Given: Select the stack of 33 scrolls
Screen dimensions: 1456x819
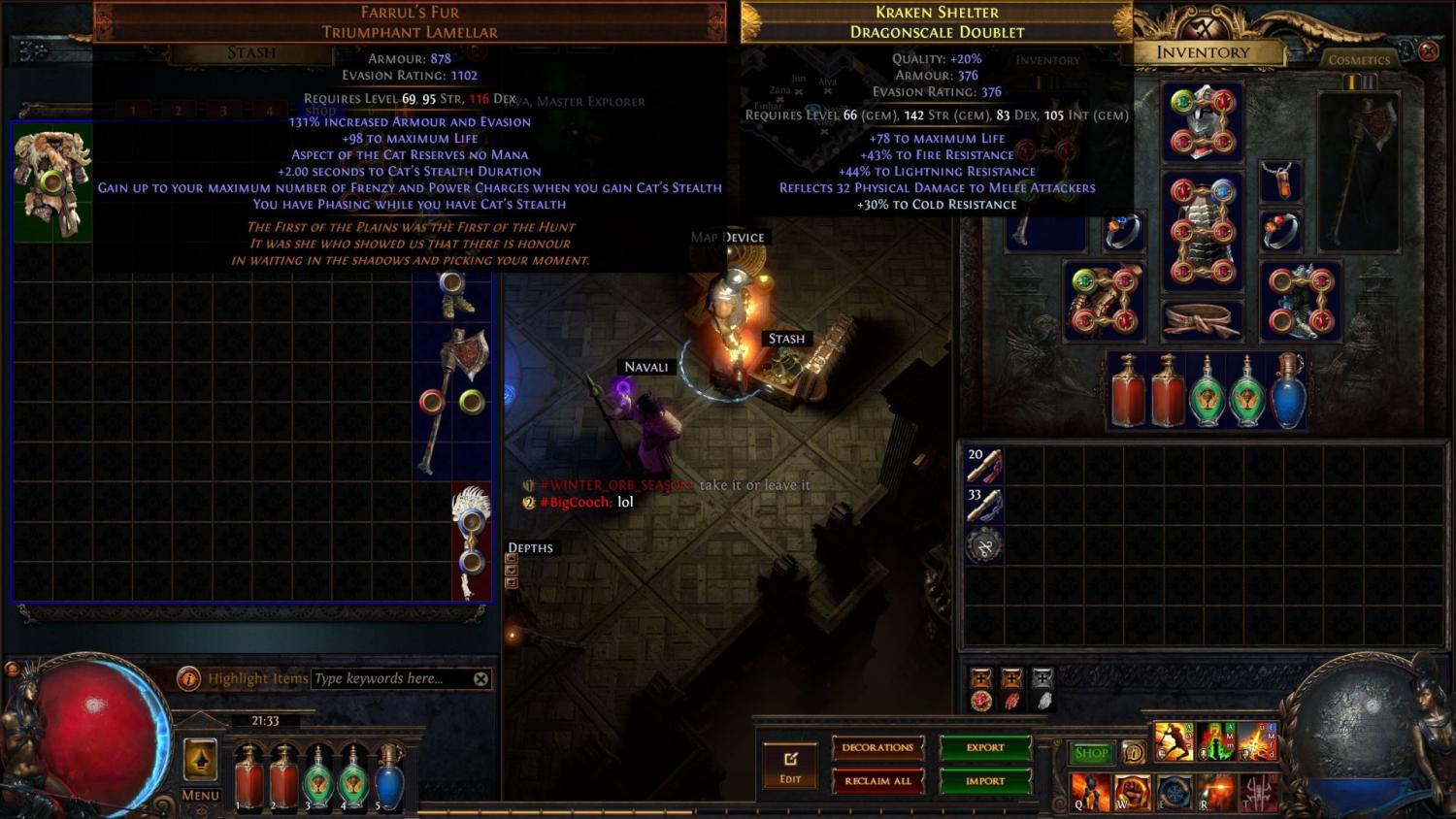Looking at the screenshot, I should coord(983,506).
